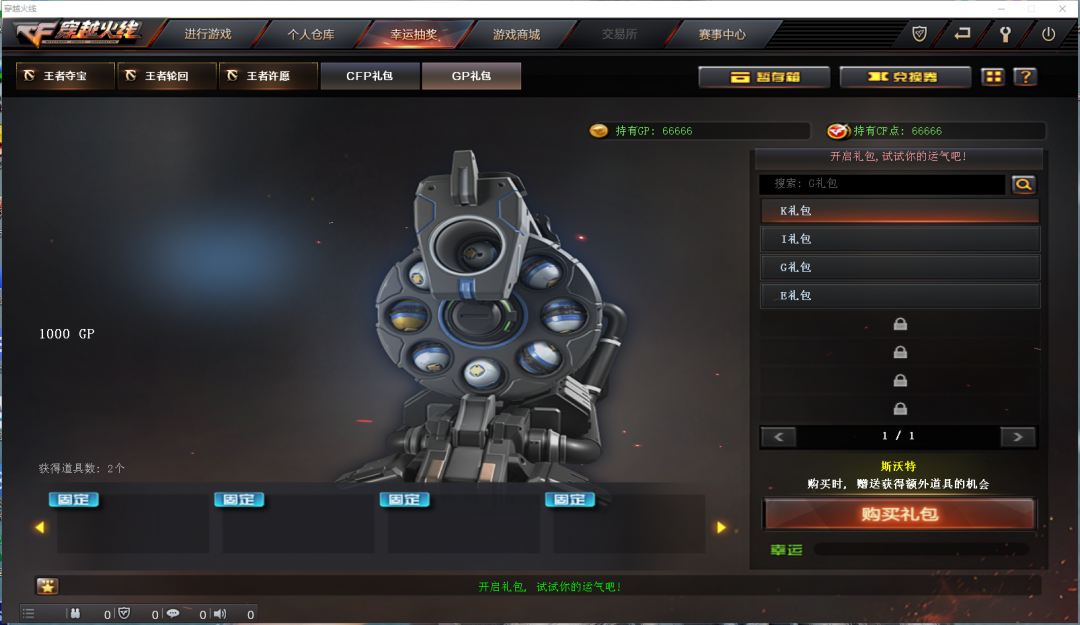Select the 王者夺宝 lottery tab
Screen dimensions: 1080x625
[x=66, y=76]
